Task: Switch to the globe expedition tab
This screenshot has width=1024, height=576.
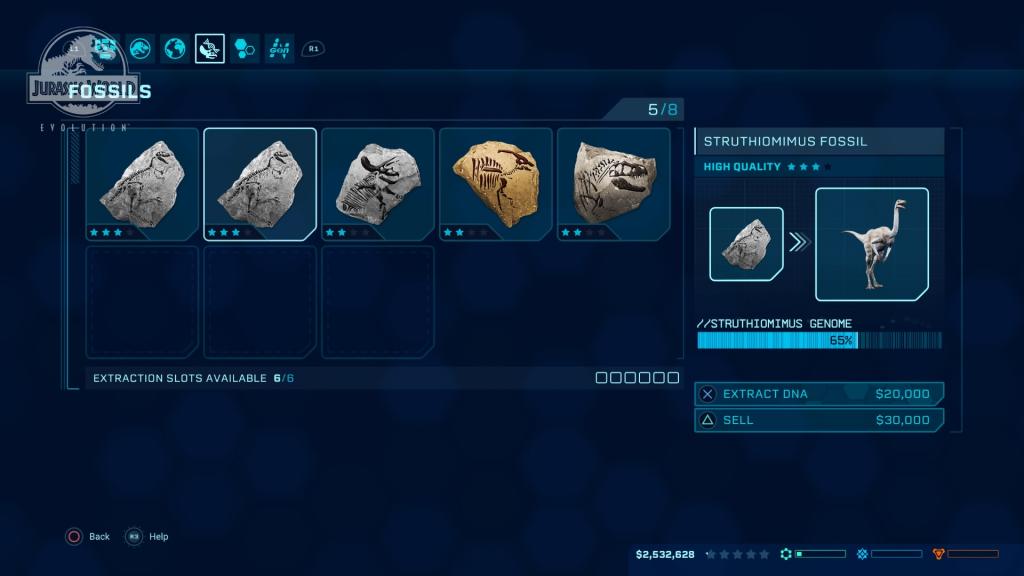Action: click(175, 48)
